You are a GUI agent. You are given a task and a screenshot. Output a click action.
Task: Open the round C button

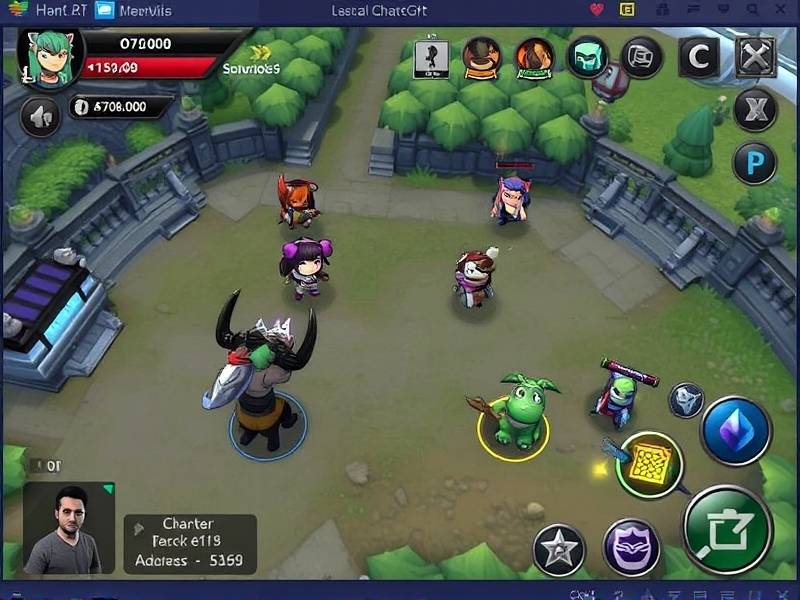point(698,58)
